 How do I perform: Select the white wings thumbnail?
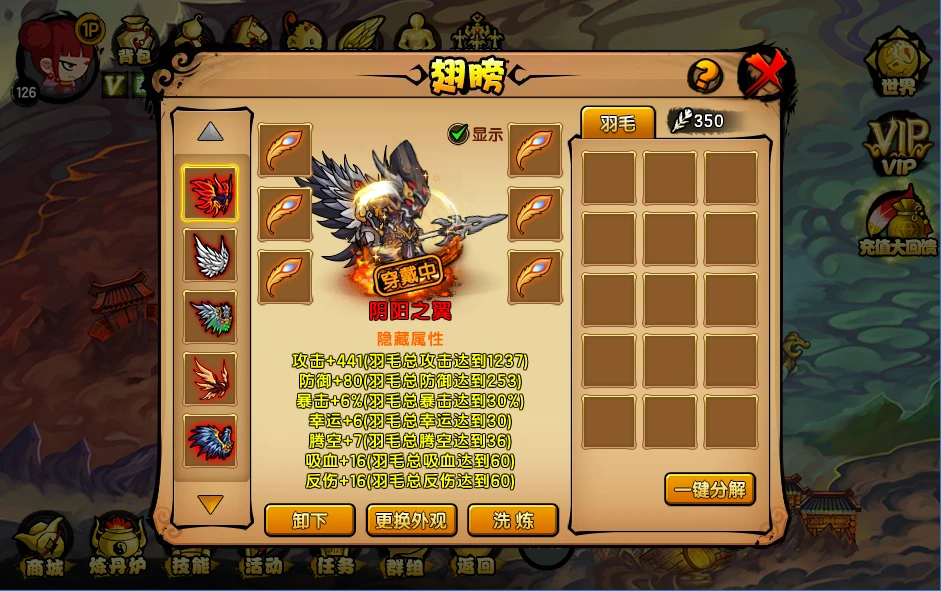click(x=210, y=255)
